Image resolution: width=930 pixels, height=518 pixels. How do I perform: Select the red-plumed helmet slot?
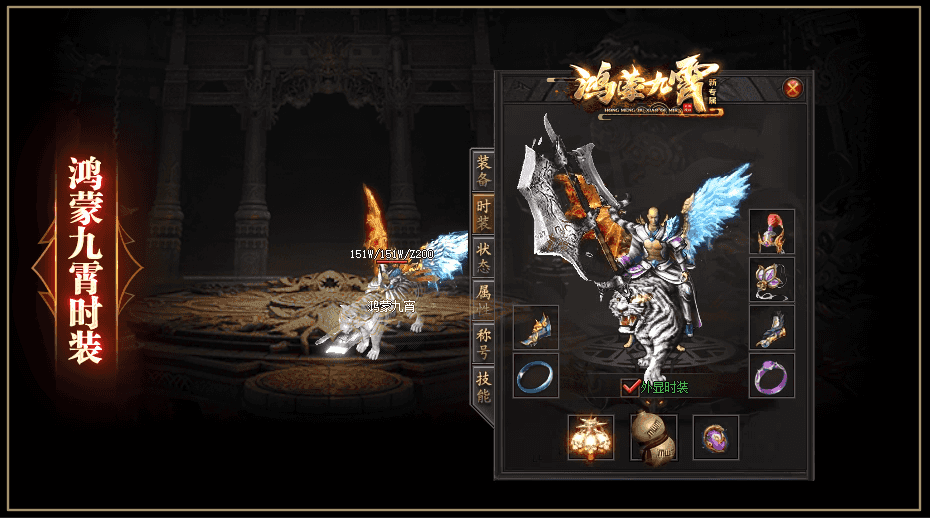(x=771, y=232)
